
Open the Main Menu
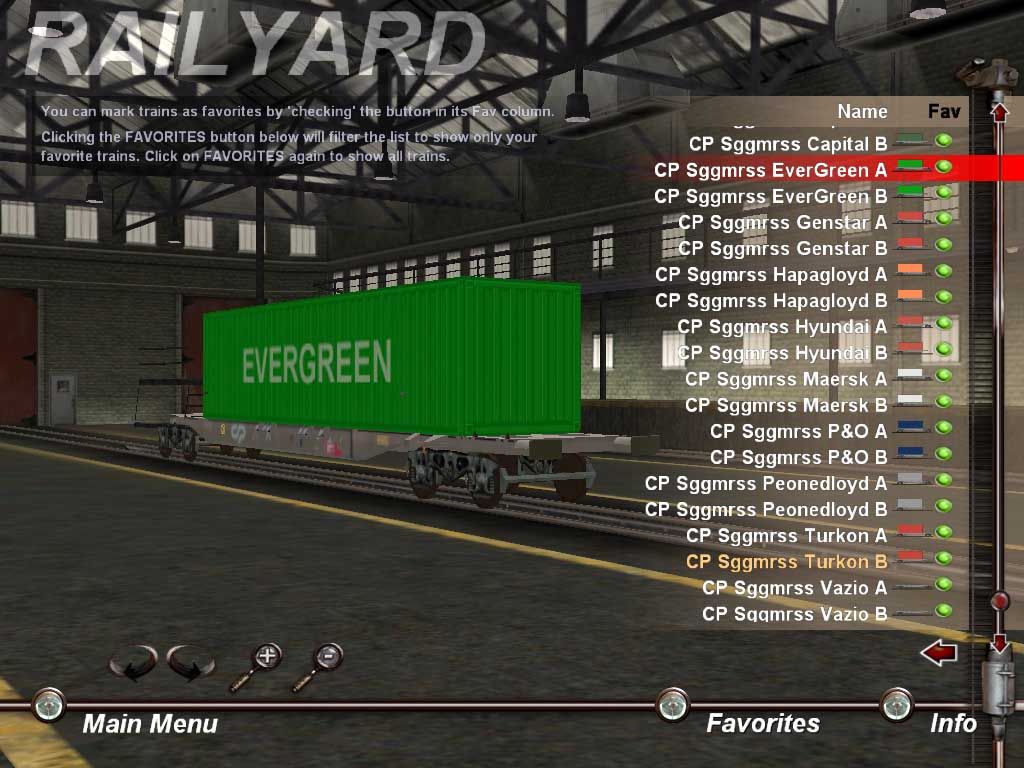coord(149,723)
